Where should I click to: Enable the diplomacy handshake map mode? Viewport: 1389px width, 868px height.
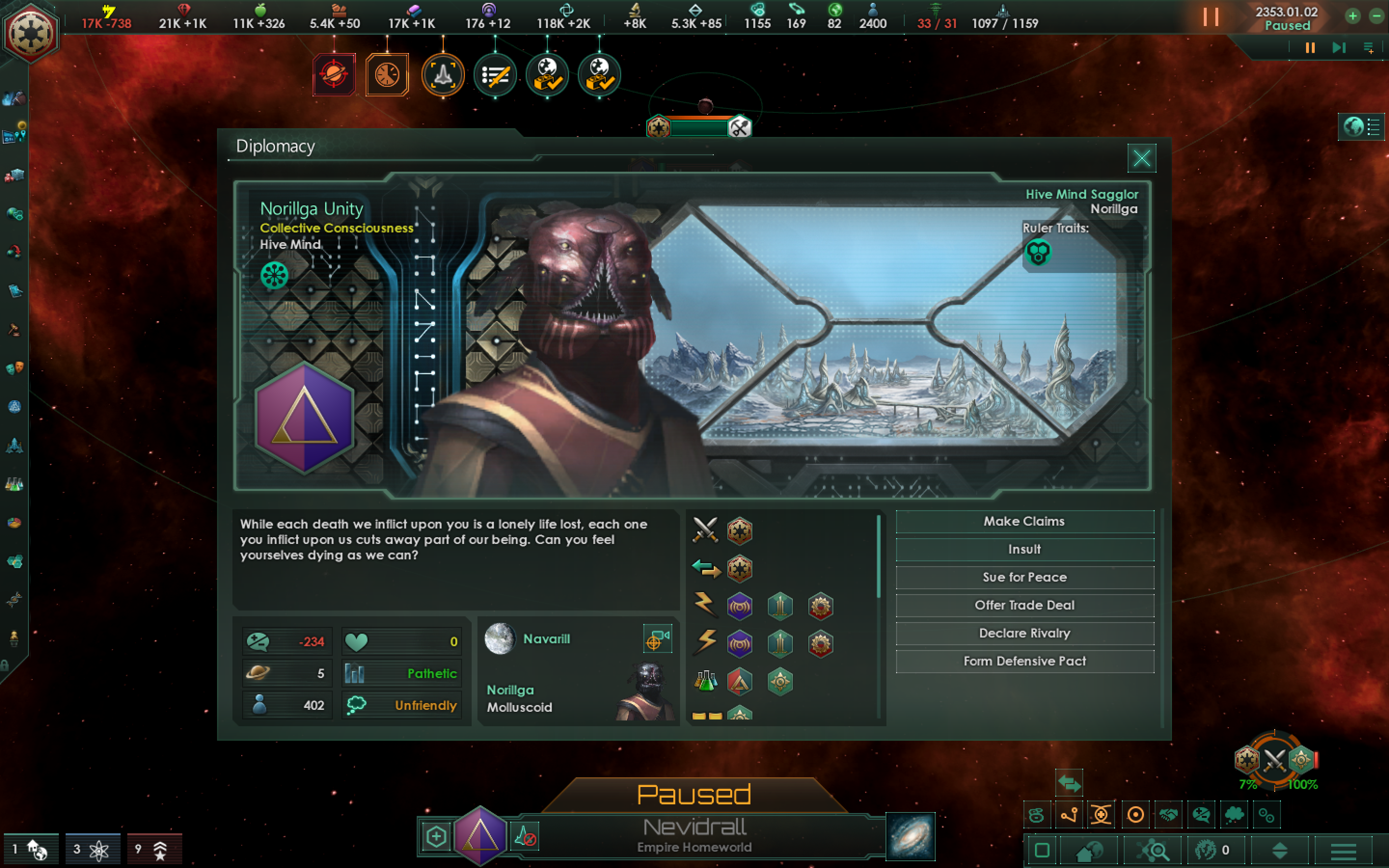click(1169, 814)
